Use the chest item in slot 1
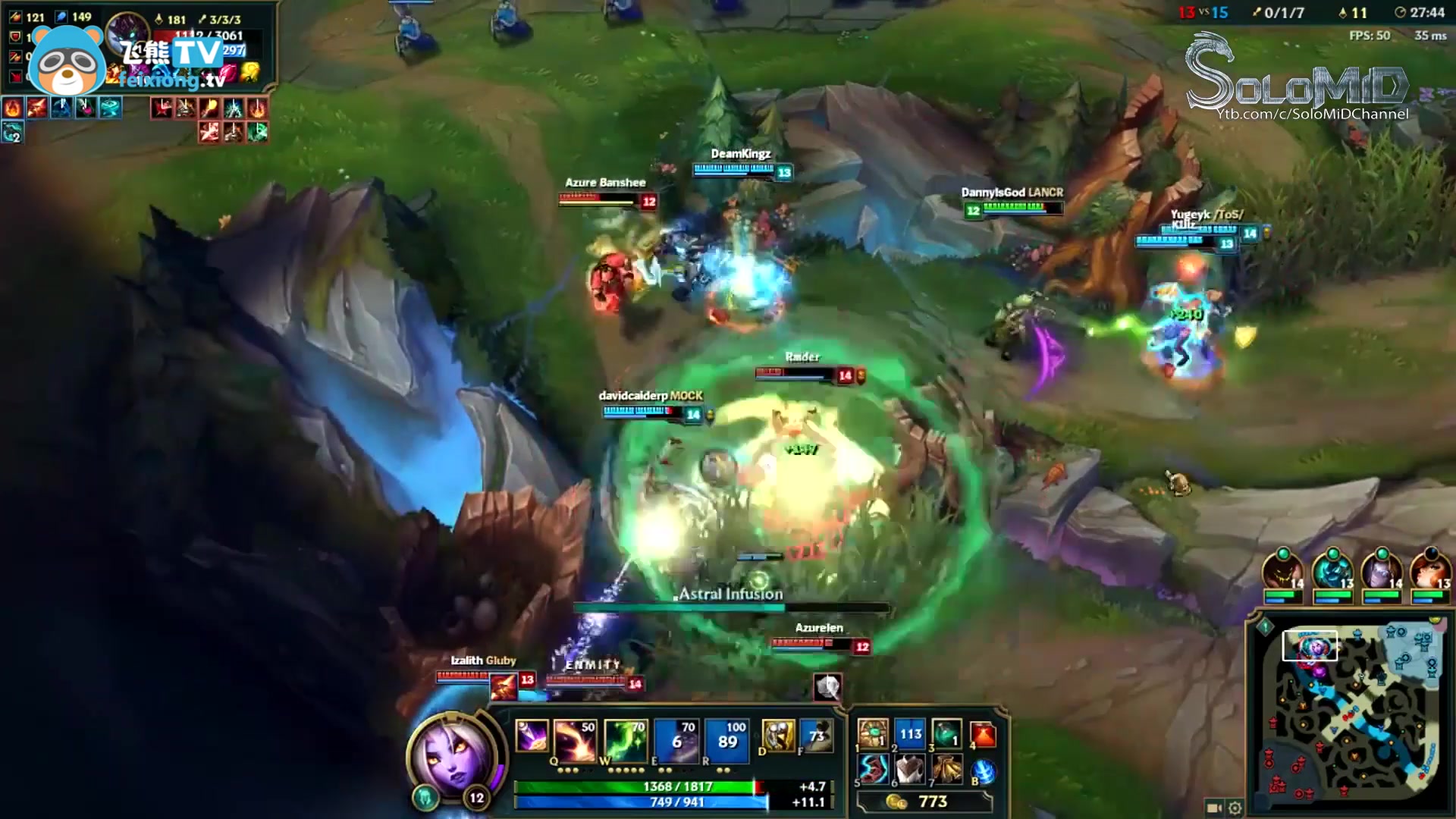Screen dimensions: 1456x819 pos(873,735)
